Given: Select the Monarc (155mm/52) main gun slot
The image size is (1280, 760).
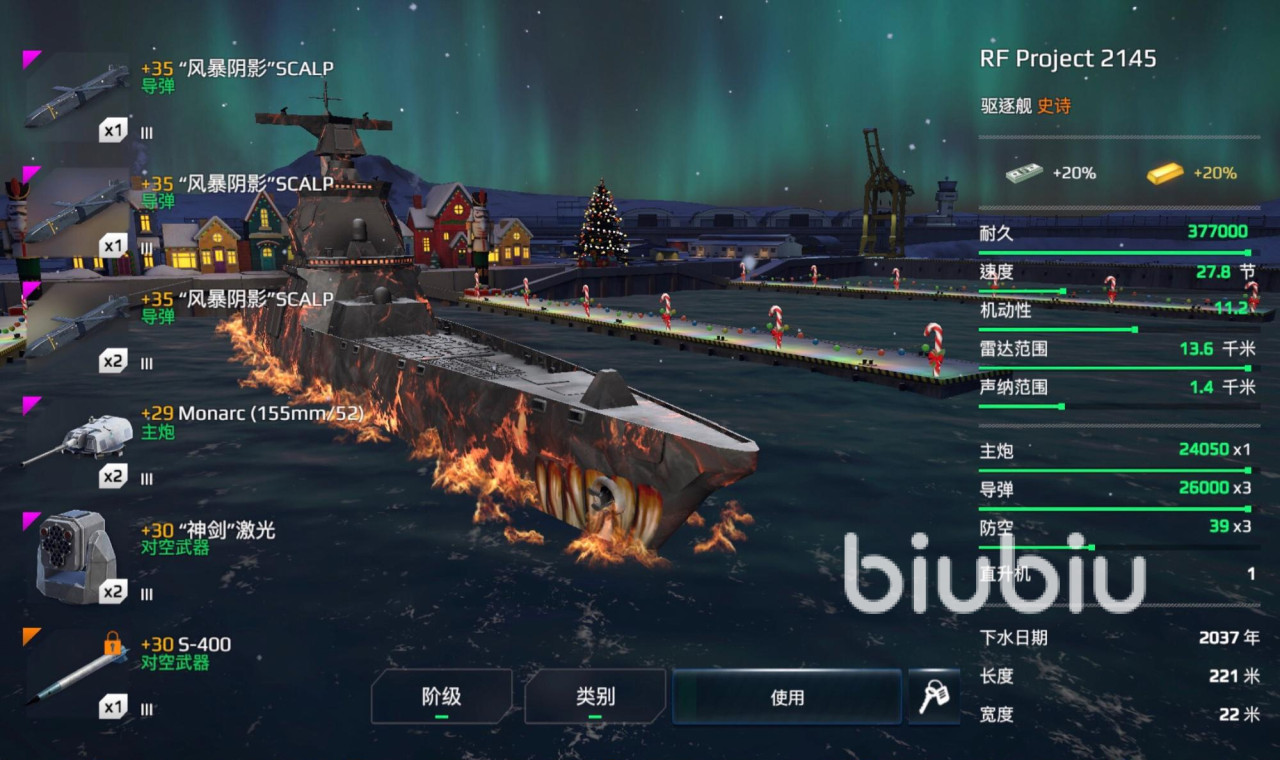Looking at the screenshot, I should point(78,442).
